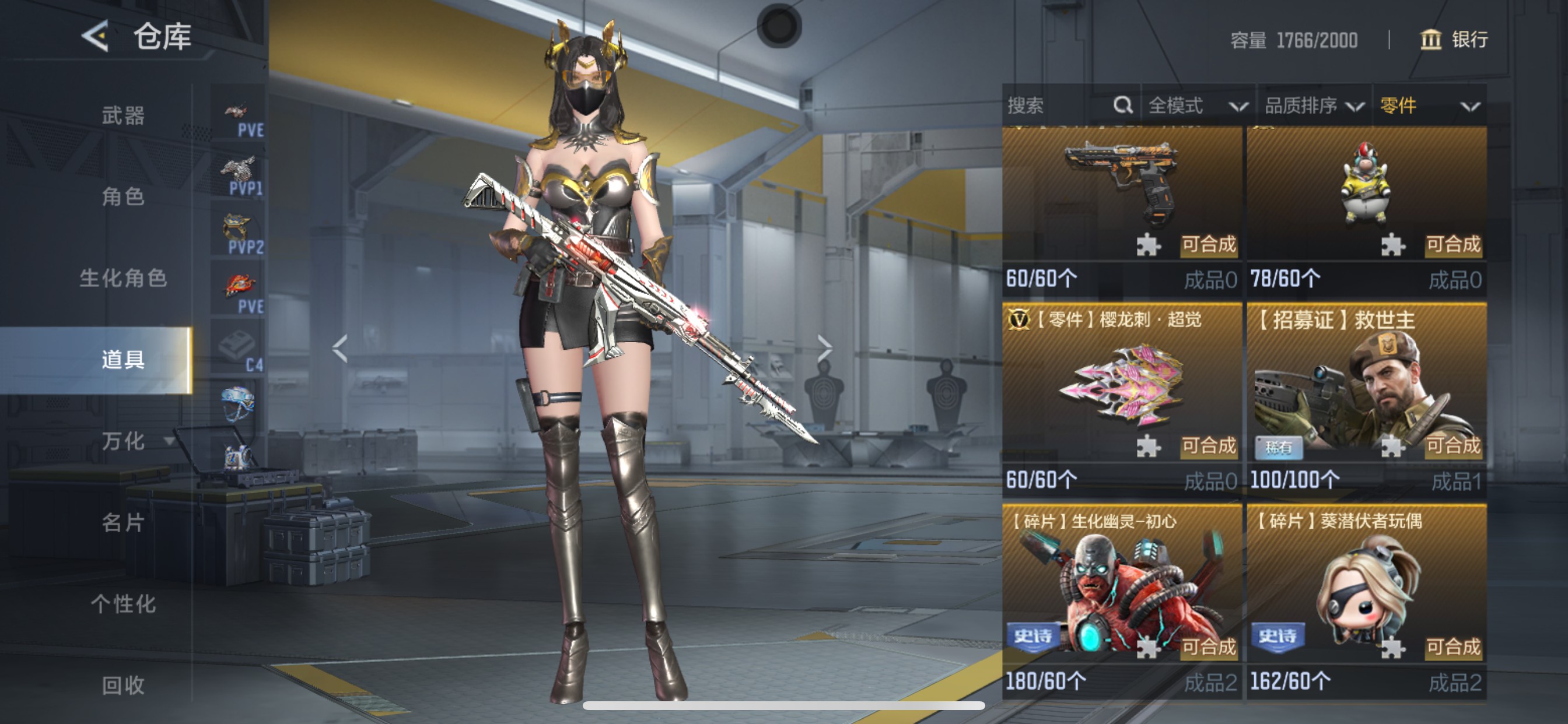Switch to the 角色 character category
This screenshot has height=724, width=1568.
click(123, 196)
